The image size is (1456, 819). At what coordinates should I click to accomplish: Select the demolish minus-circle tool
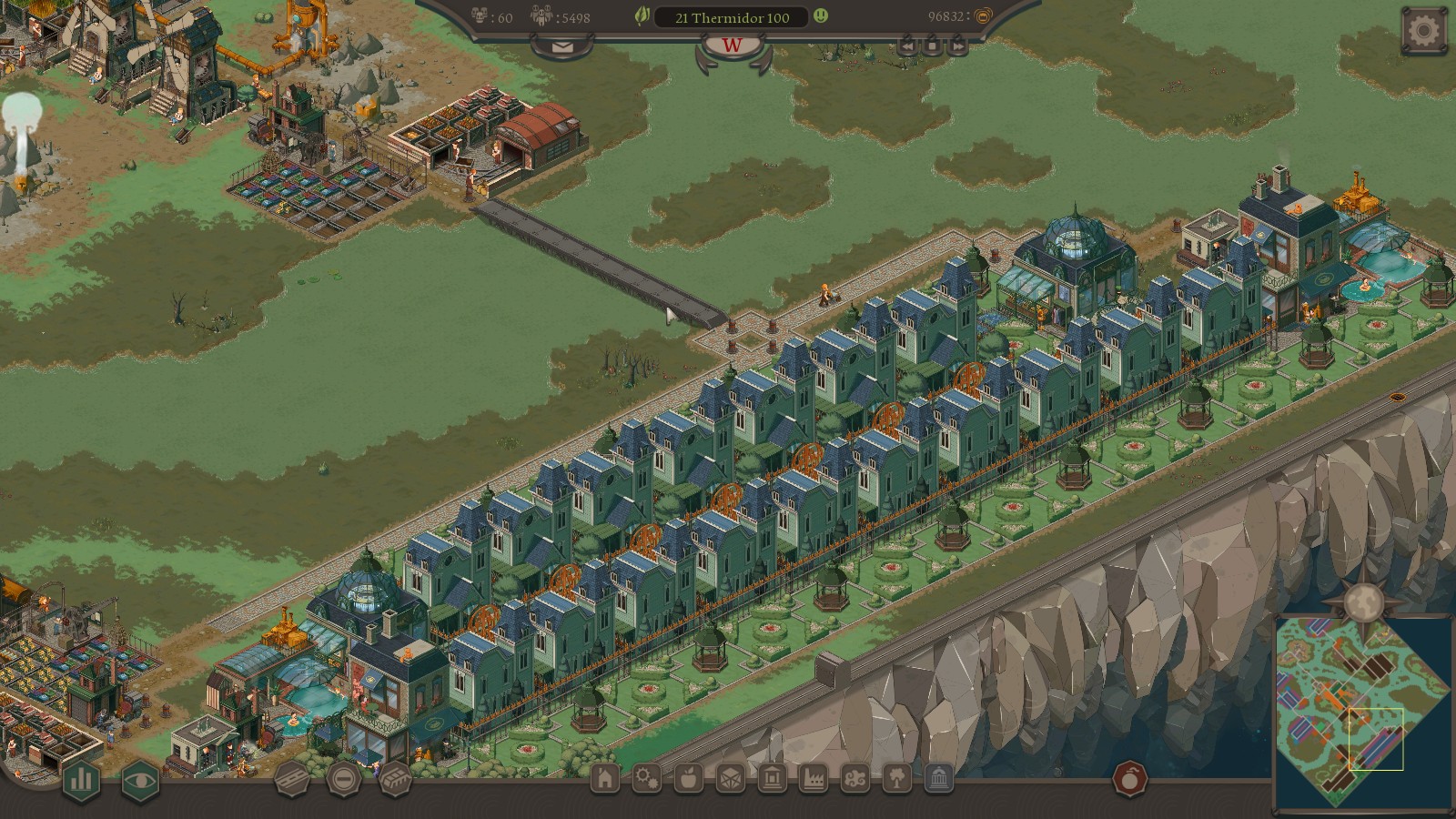pyautogui.click(x=344, y=779)
